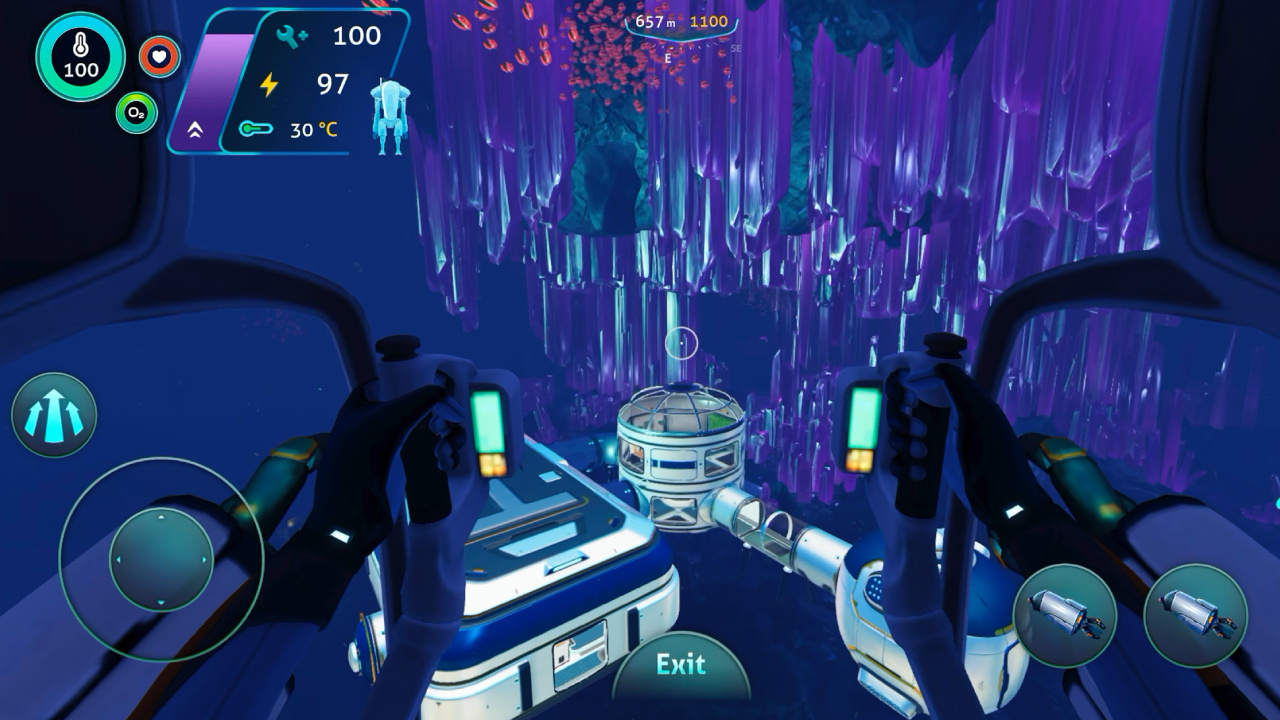Activate the triple-arrow thruster boost button

[x=54, y=415]
